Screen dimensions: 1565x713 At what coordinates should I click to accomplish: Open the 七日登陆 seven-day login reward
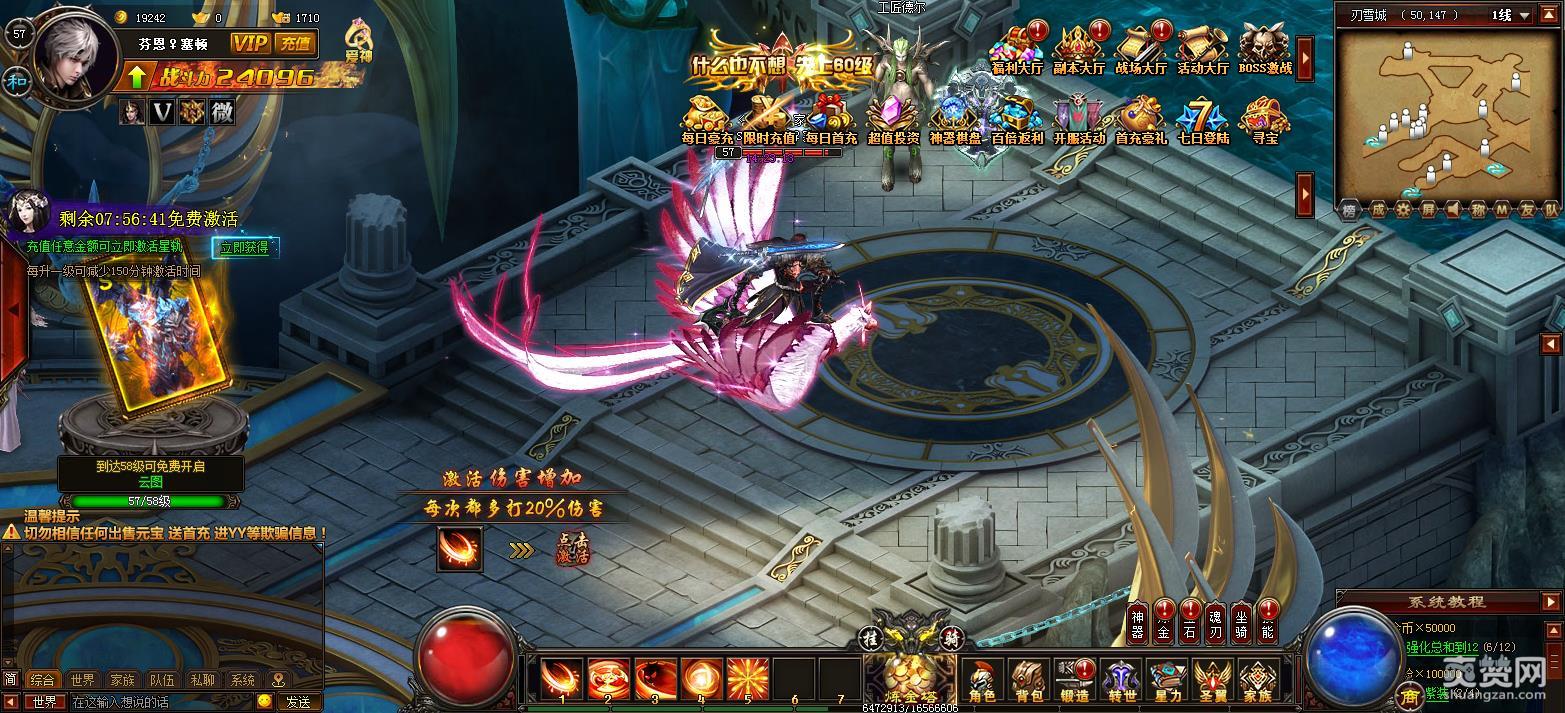coord(1202,119)
